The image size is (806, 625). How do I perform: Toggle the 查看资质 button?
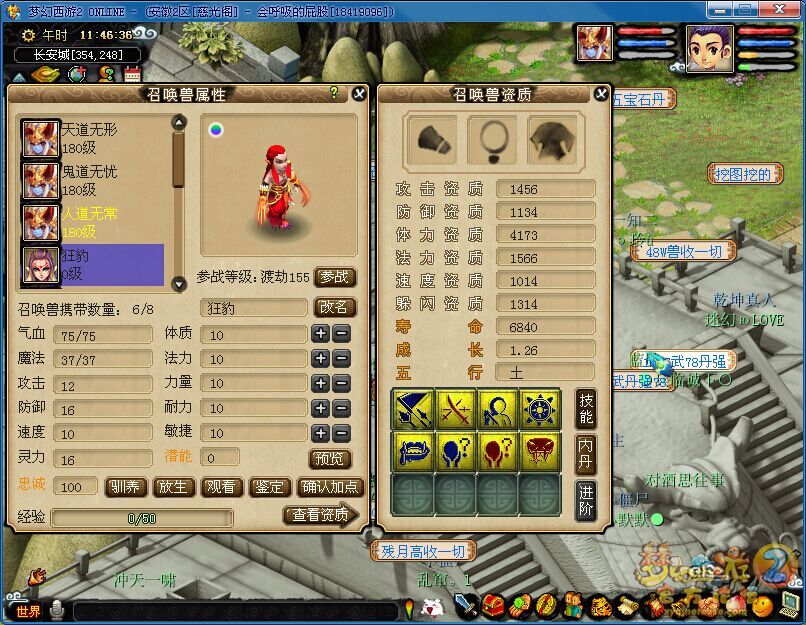[321, 515]
